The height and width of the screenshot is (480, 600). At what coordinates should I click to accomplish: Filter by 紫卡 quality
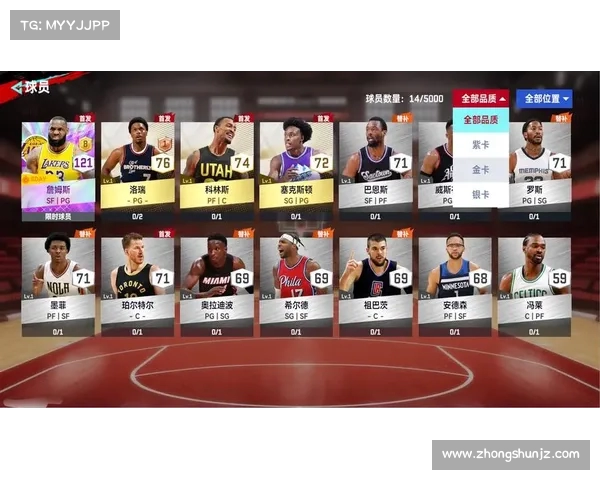481,145
